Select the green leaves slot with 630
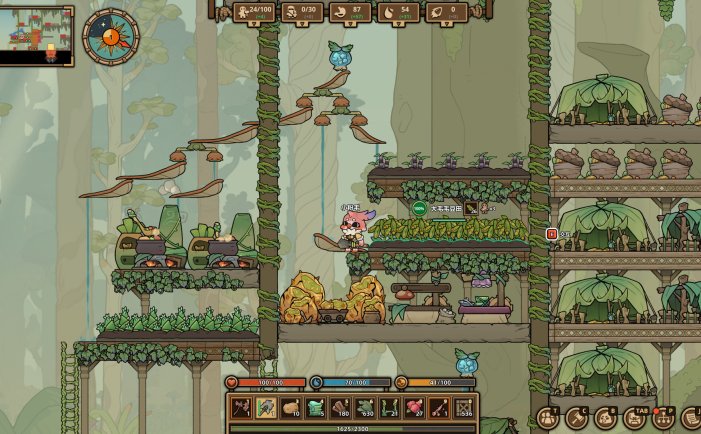The width and height of the screenshot is (701, 434). [x=365, y=408]
